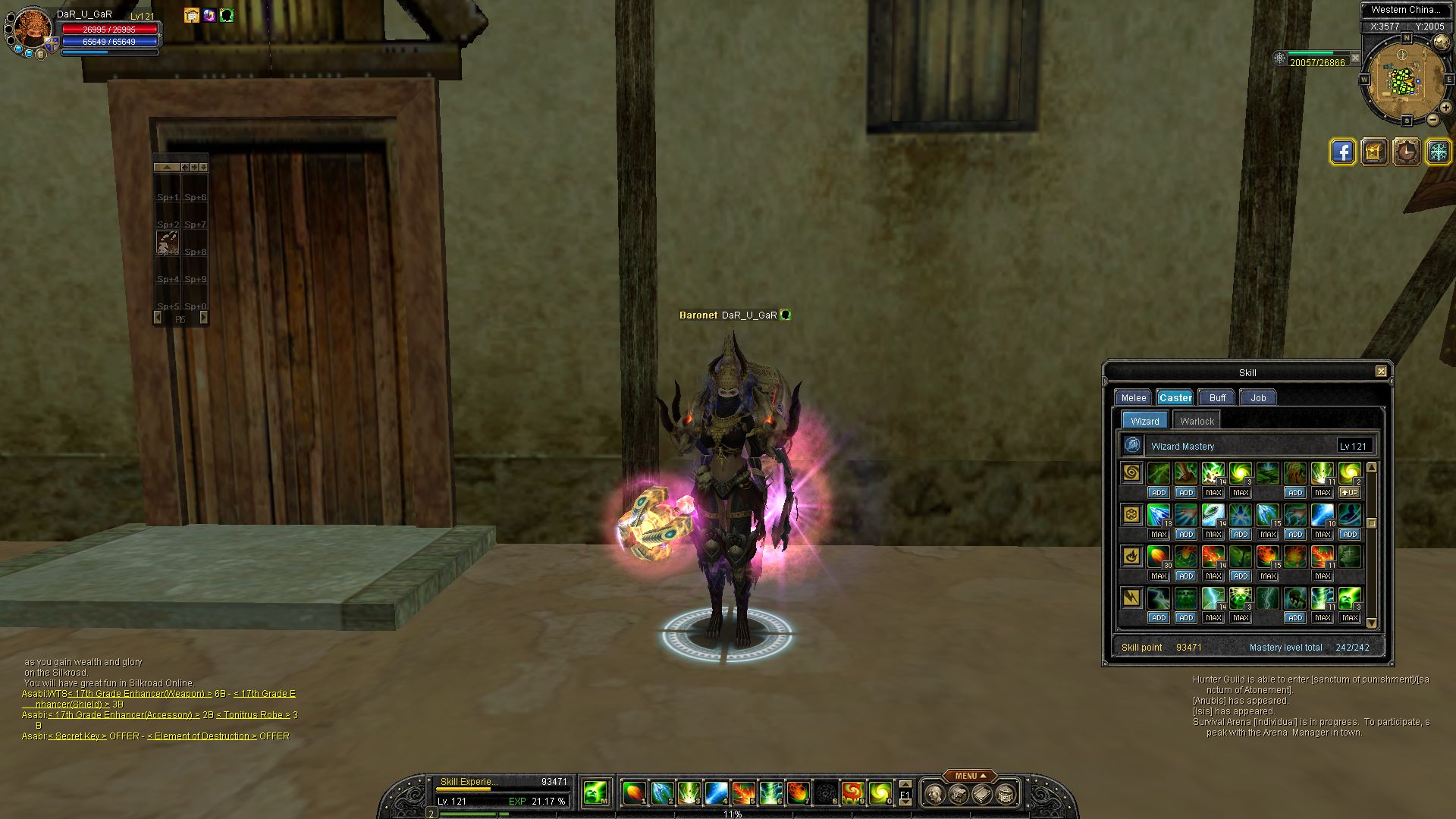
Task: Activate the fireball skill in hotbar slot 1
Action: pos(634,793)
